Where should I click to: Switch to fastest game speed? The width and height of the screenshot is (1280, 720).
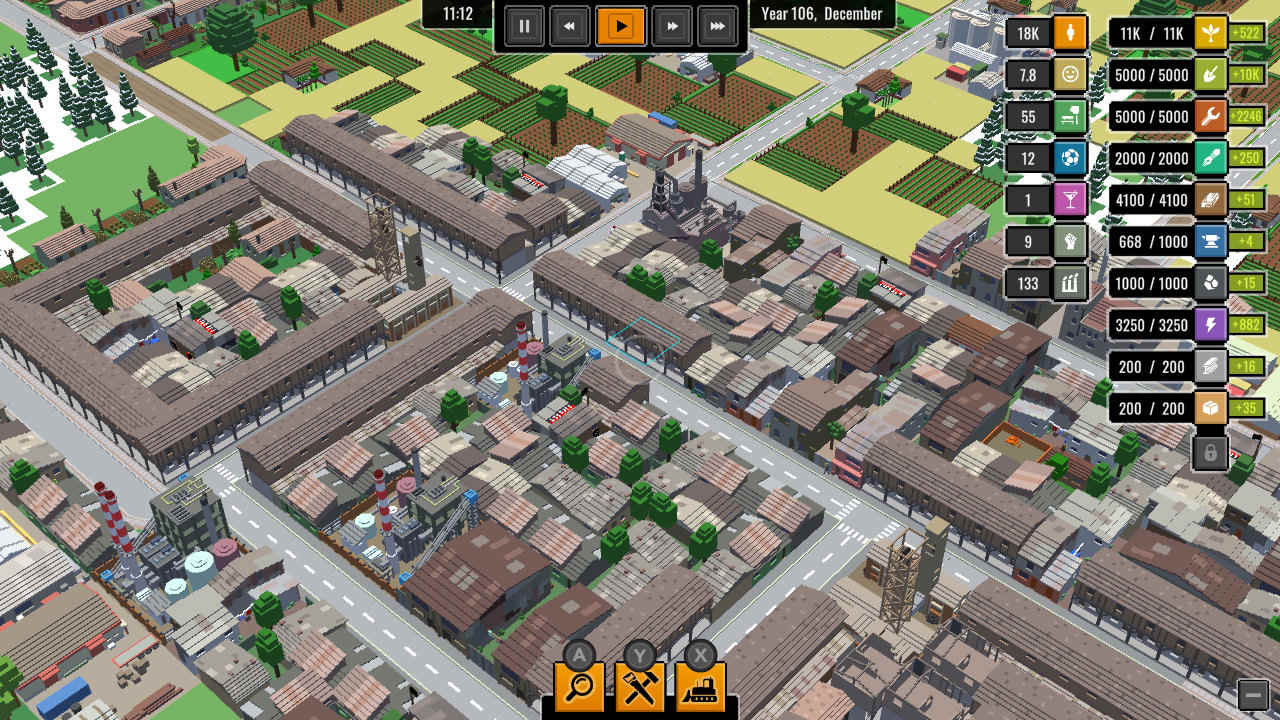(718, 26)
